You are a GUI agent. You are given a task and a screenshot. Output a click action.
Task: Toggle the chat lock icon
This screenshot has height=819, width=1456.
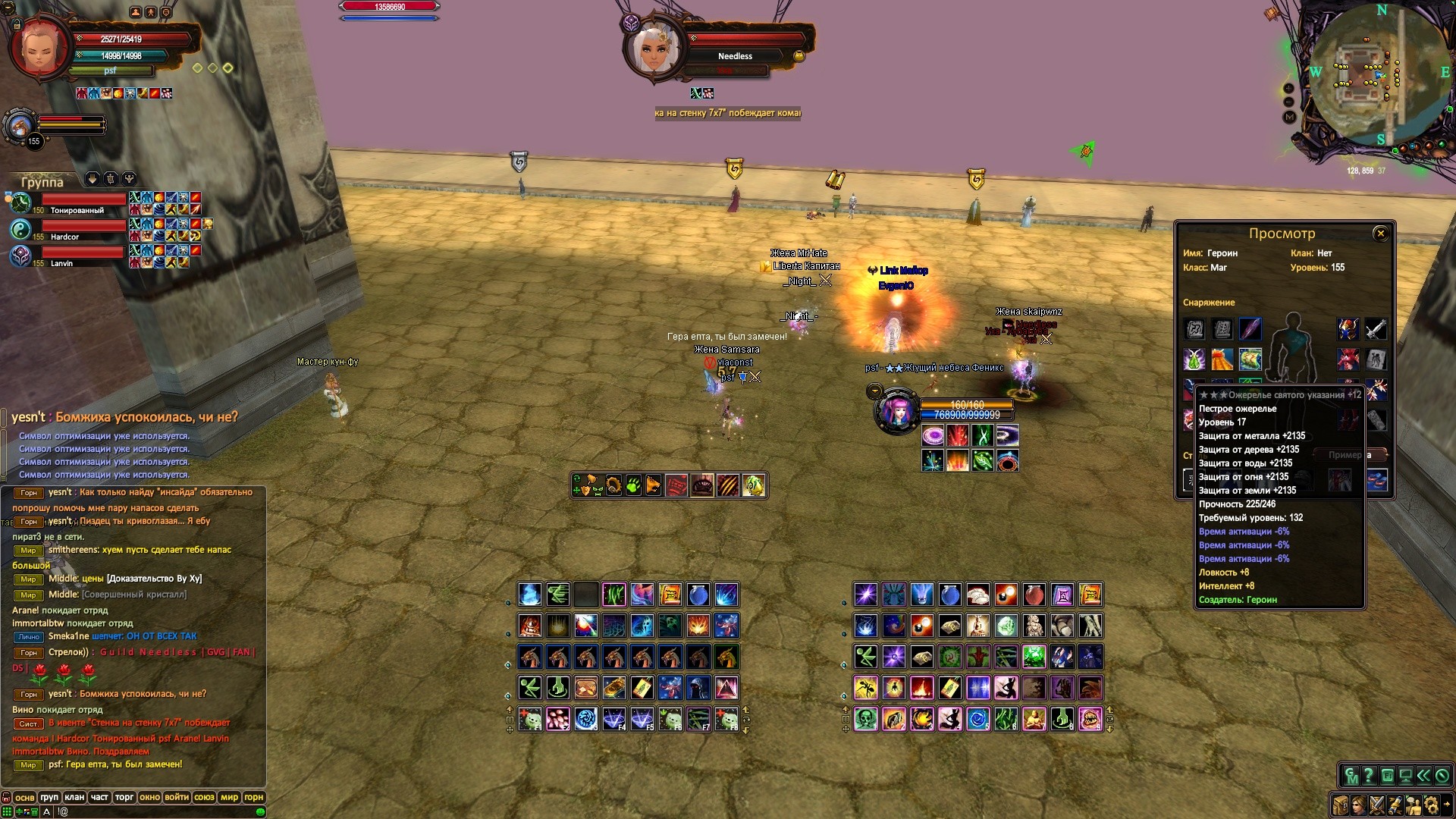click(x=7, y=797)
